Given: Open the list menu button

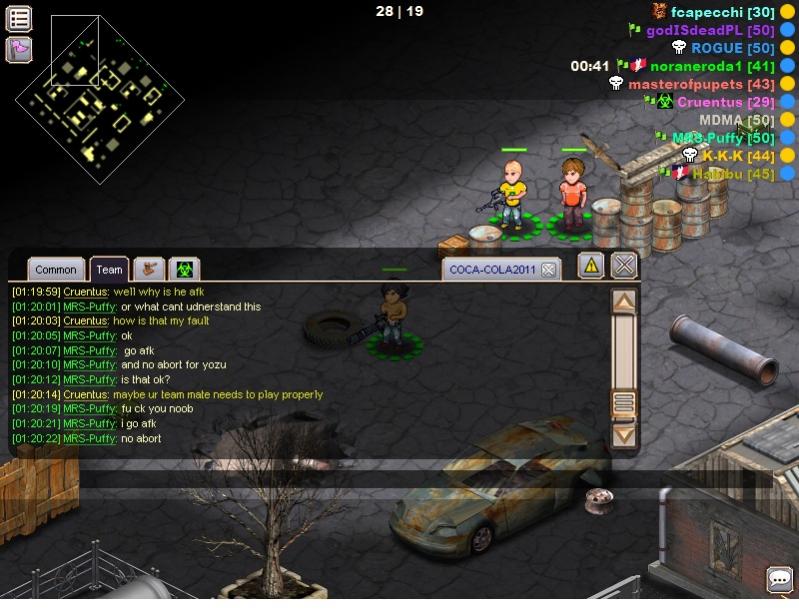Looking at the screenshot, I should (19, 18).
